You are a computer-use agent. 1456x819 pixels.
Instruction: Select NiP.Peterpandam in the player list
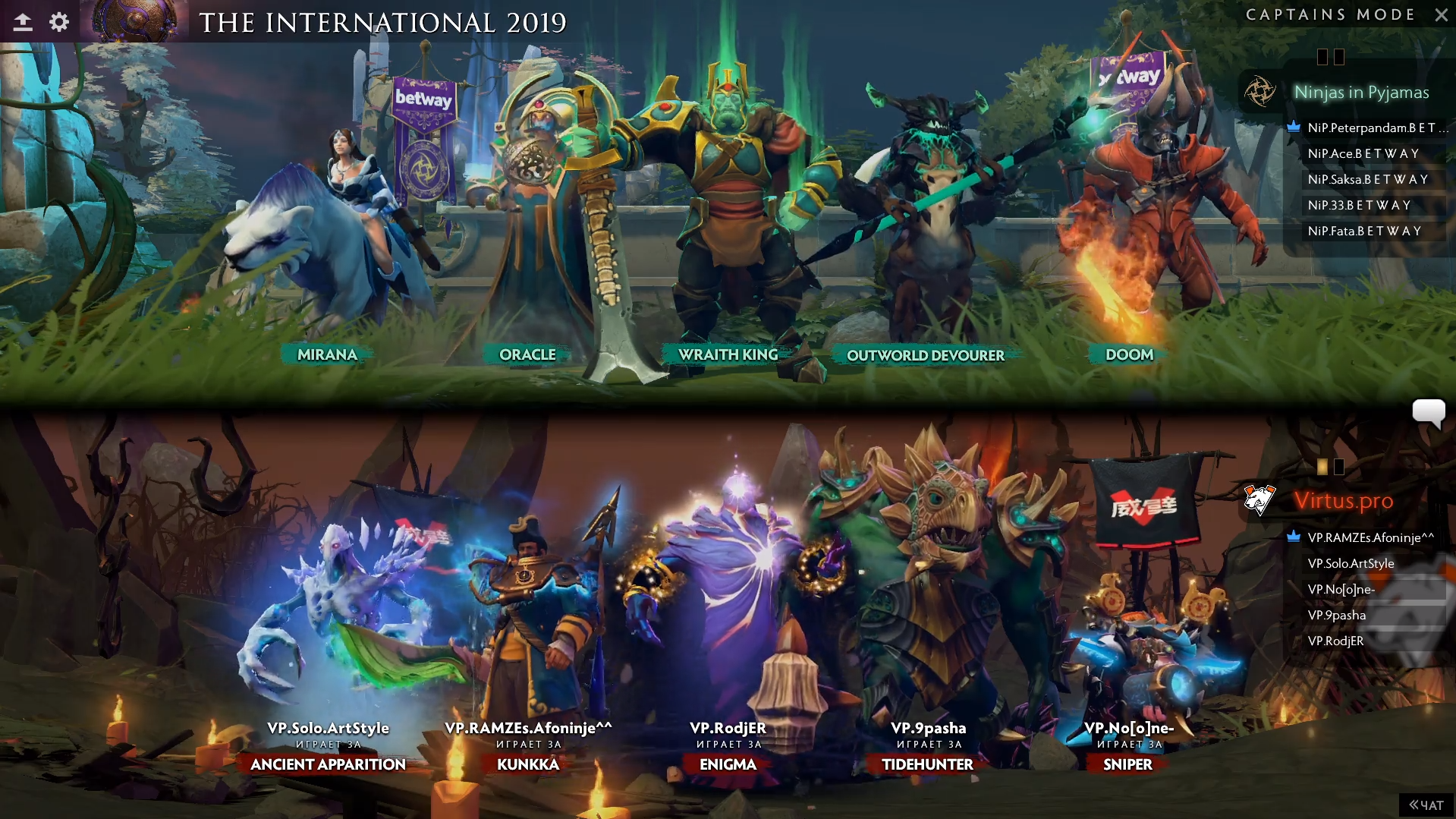point(1371,128)
